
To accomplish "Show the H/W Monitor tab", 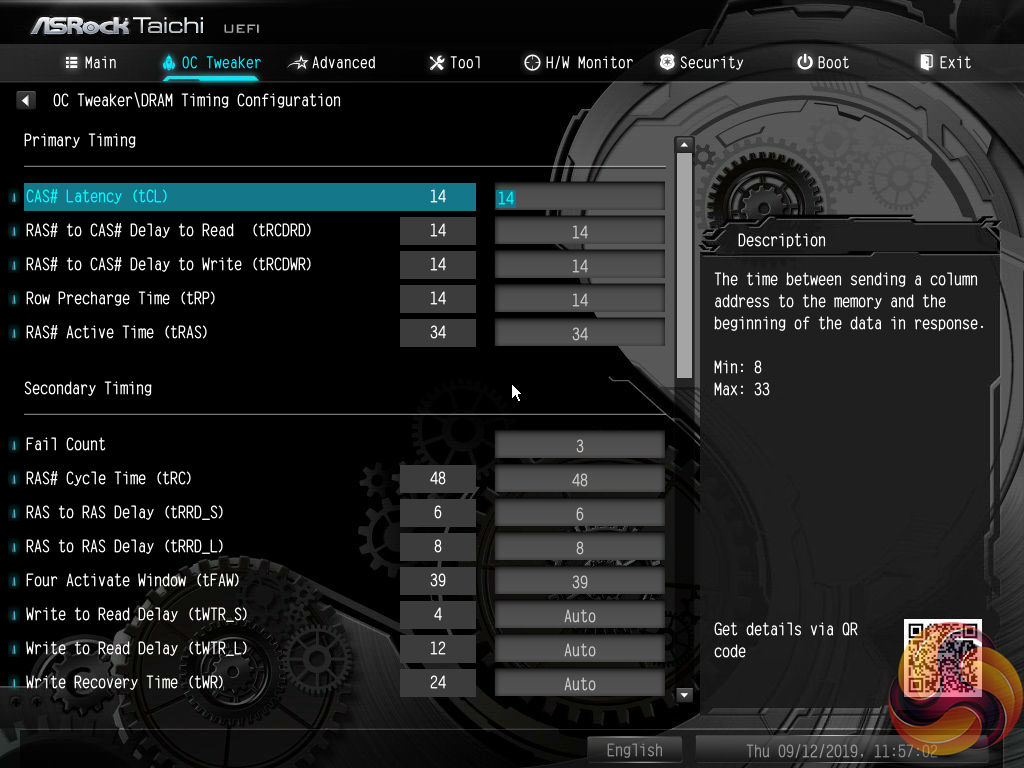I will pos(578,63).
